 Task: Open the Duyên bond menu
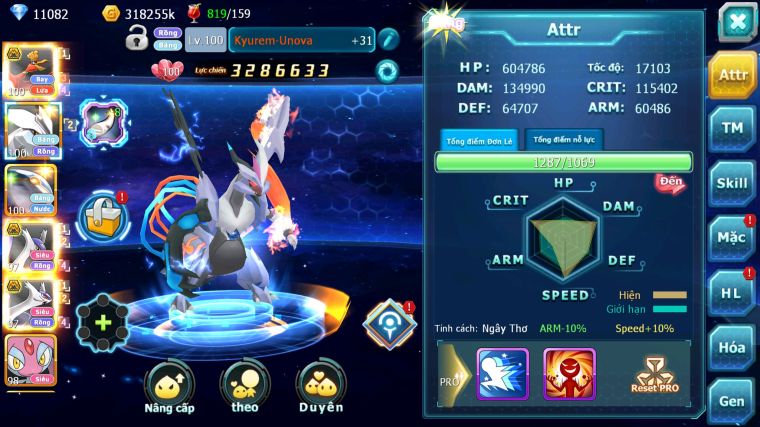(x=320, y=388)
